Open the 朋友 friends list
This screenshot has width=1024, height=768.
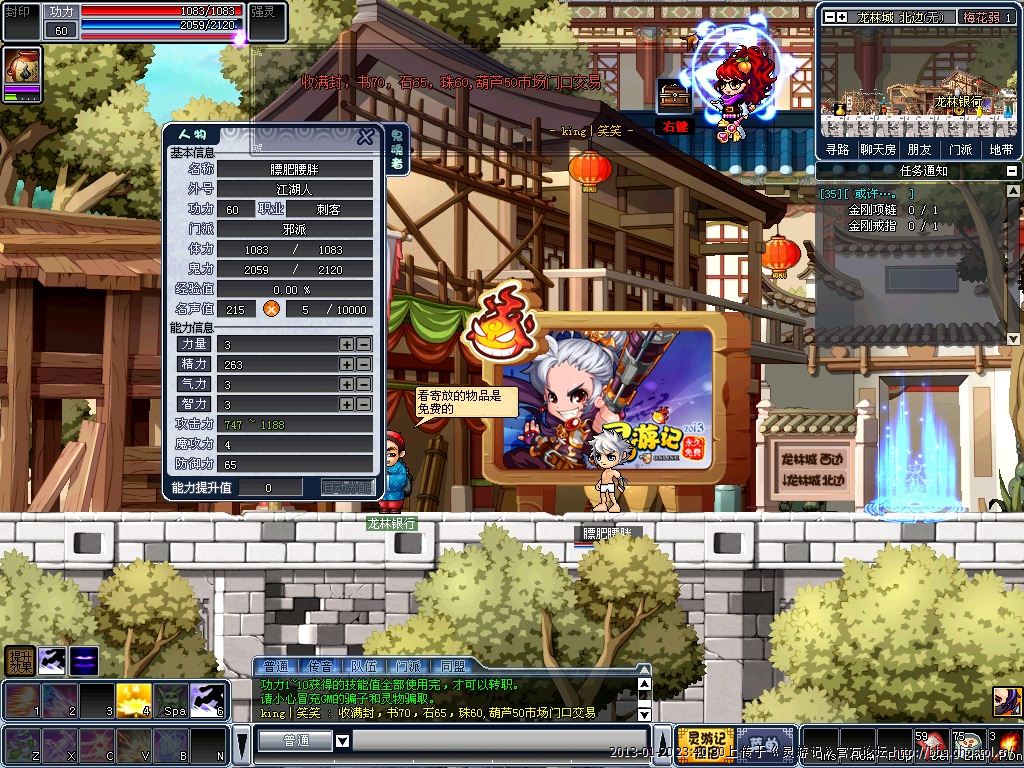click(919, 149)
